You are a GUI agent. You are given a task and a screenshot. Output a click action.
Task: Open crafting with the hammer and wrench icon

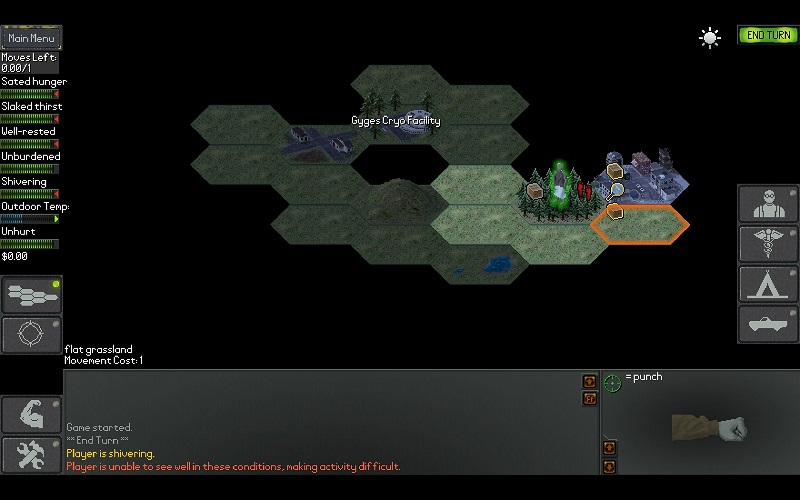tap(31, 455)
